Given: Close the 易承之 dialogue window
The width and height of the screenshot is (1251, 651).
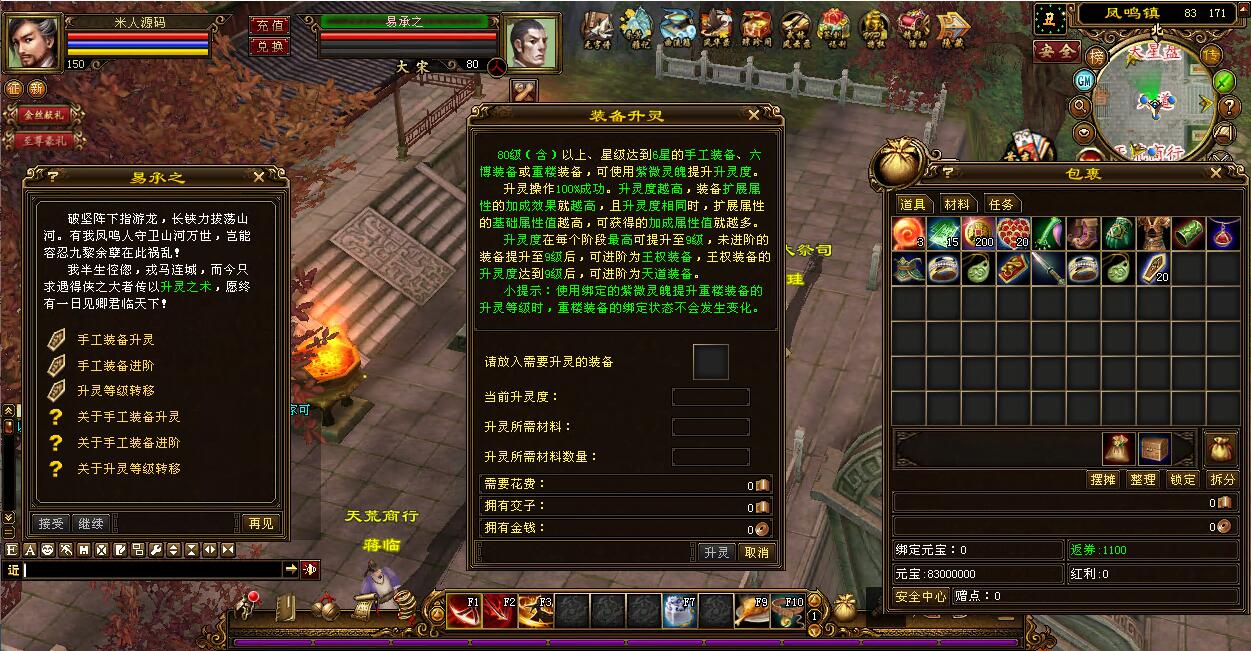Looking at the screenshot, I should pyautogui.click(x=259, y=176).
